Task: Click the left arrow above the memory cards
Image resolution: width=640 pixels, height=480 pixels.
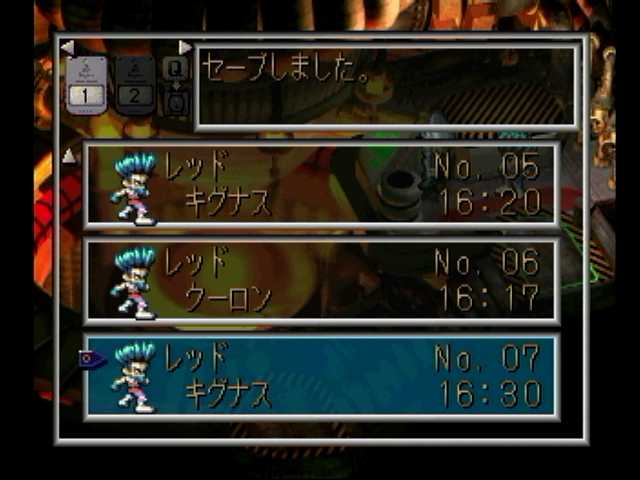Action: click(67, 47)
